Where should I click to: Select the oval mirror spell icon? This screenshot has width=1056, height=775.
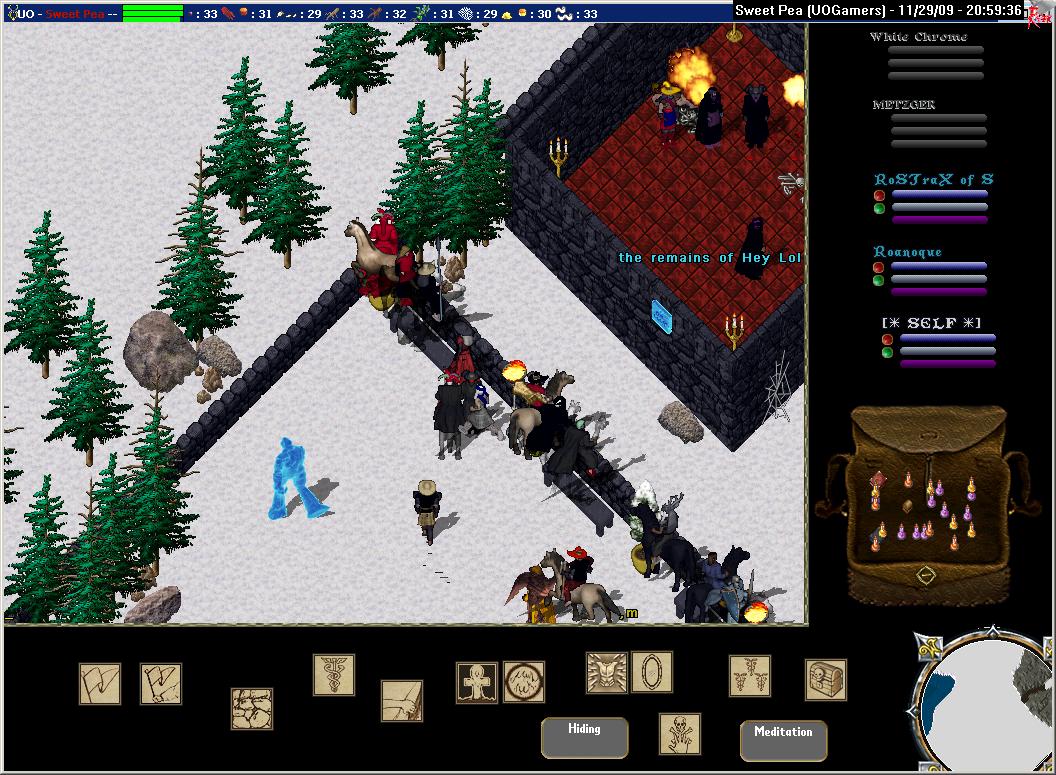tap(651, 671)
